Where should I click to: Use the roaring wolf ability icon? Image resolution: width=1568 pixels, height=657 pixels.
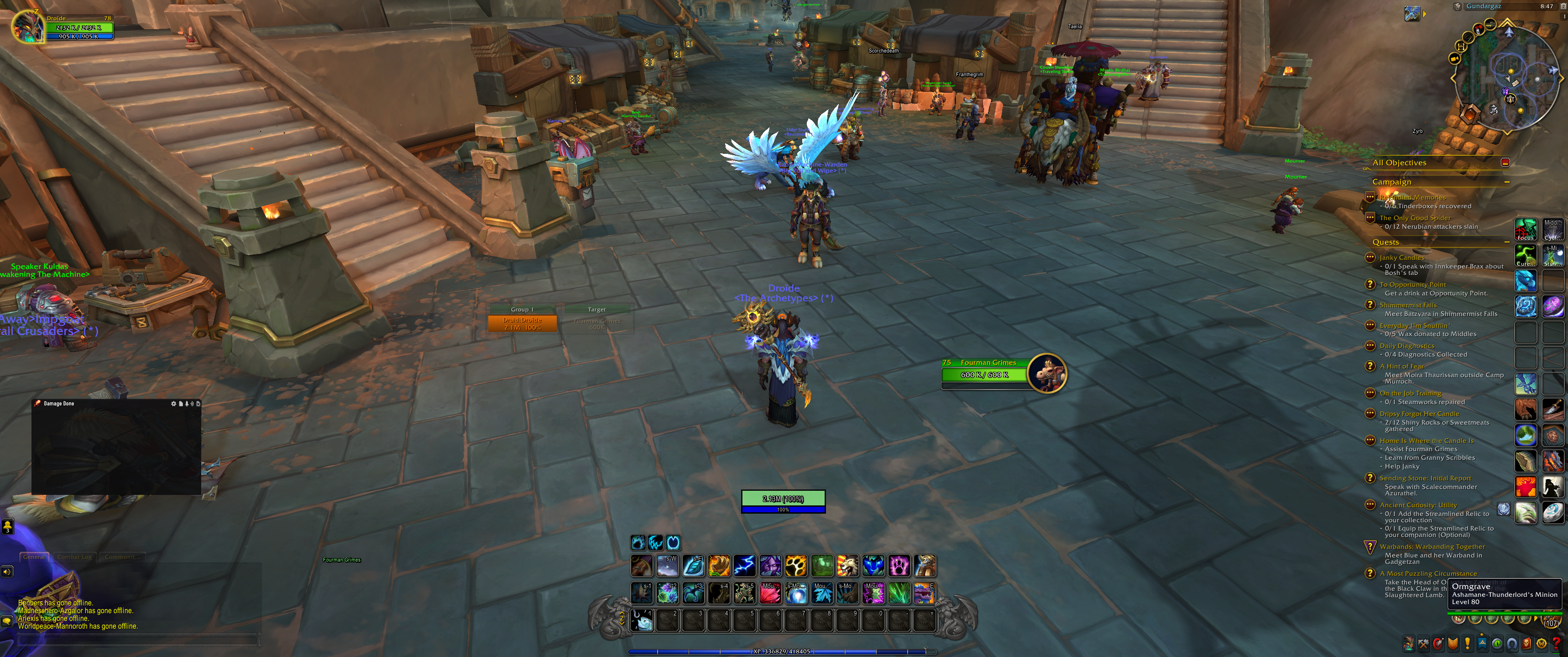847,566
